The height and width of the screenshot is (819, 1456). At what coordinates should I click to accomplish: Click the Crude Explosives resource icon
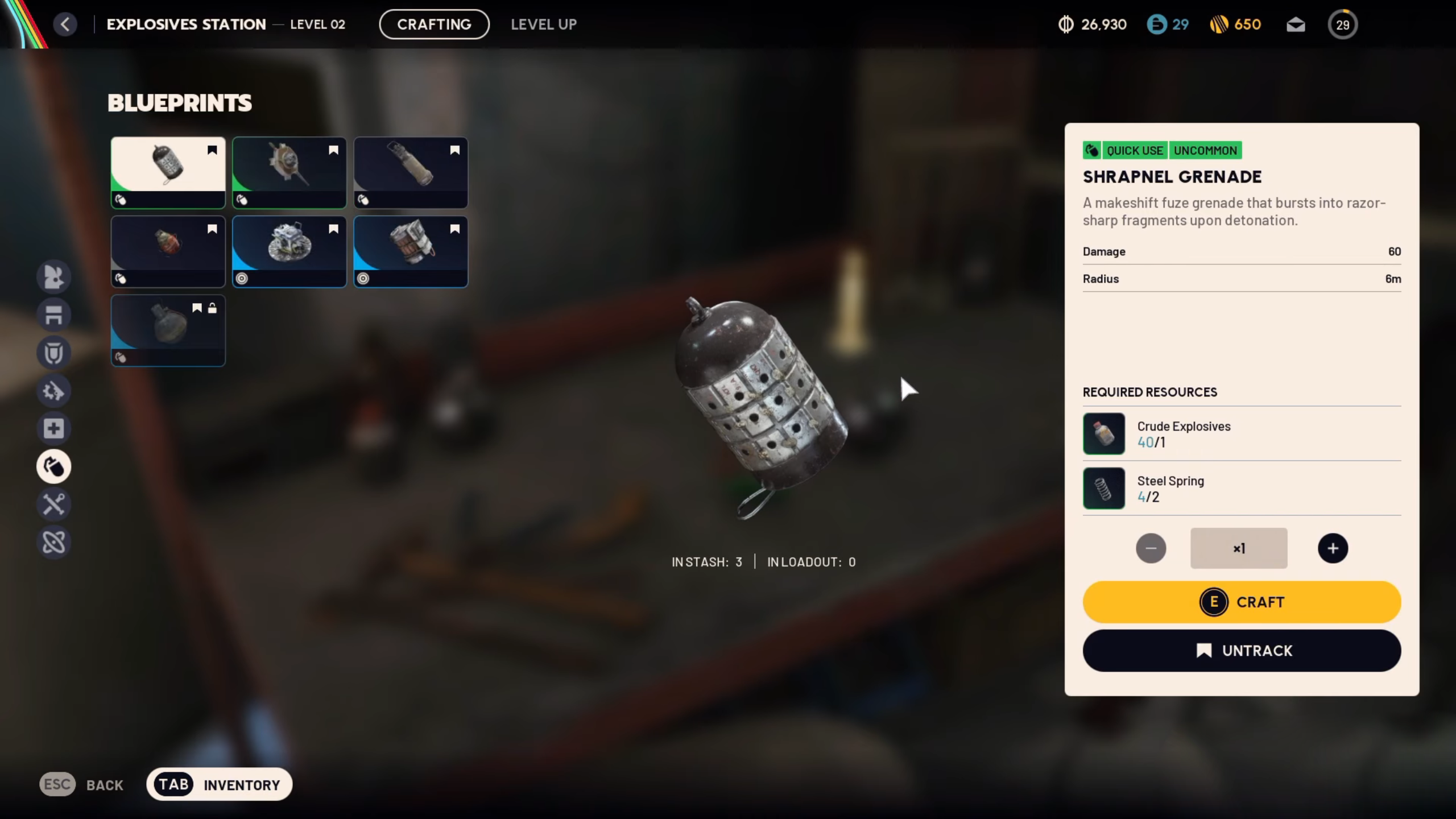[1104, 433]
